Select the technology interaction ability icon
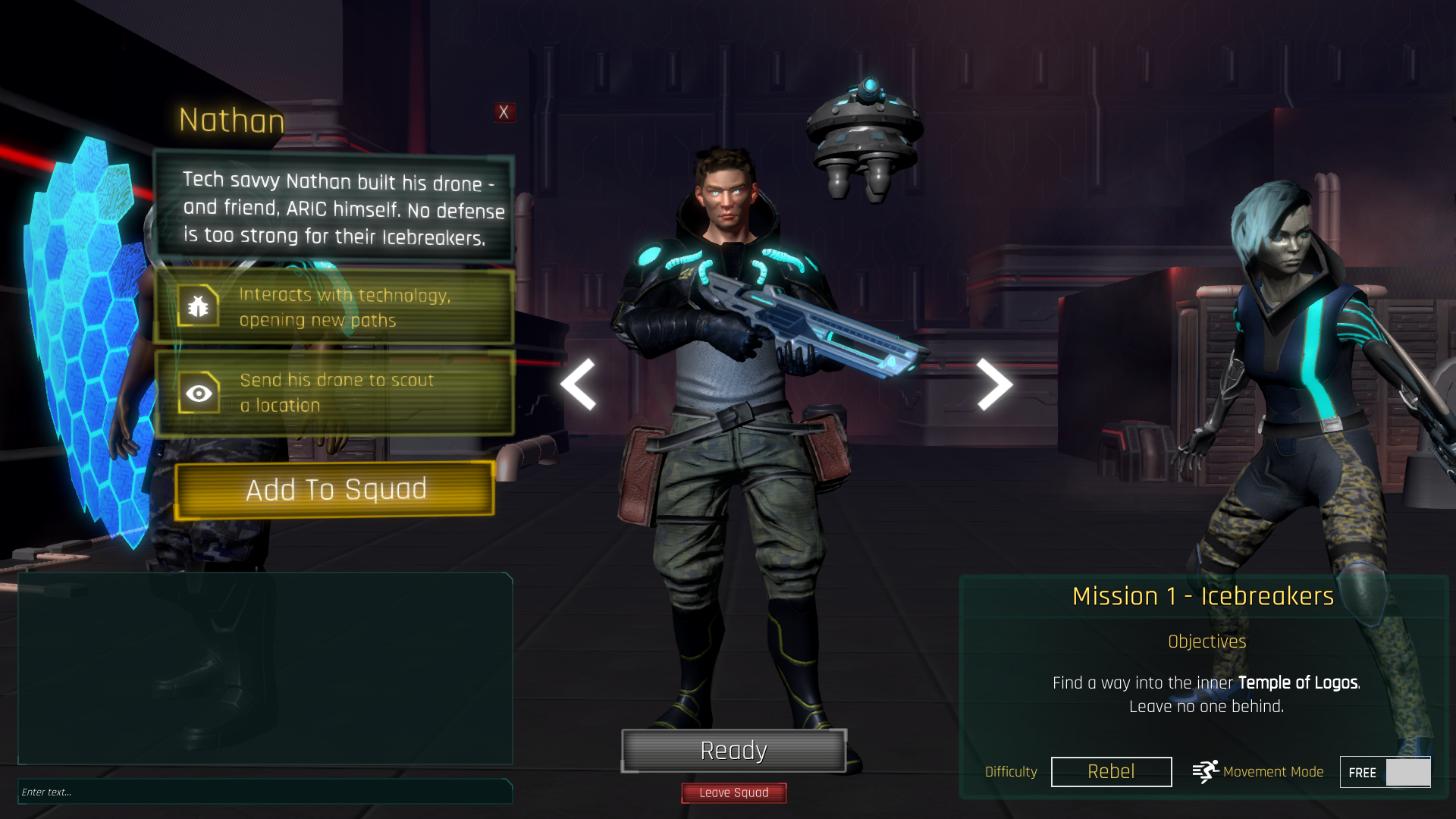Screen dimensions: 1456x819 199,306
